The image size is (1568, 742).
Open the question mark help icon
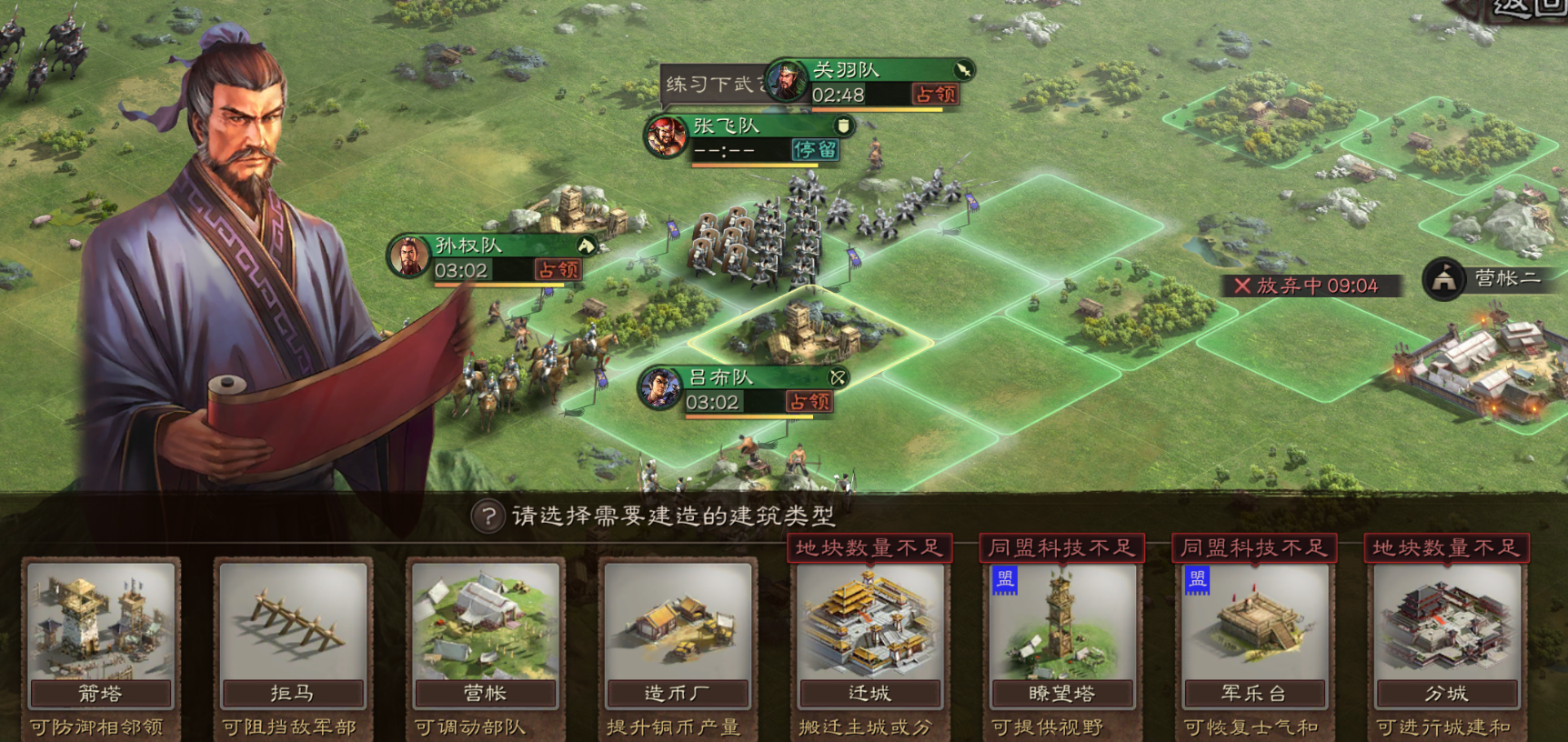point(488,516)
